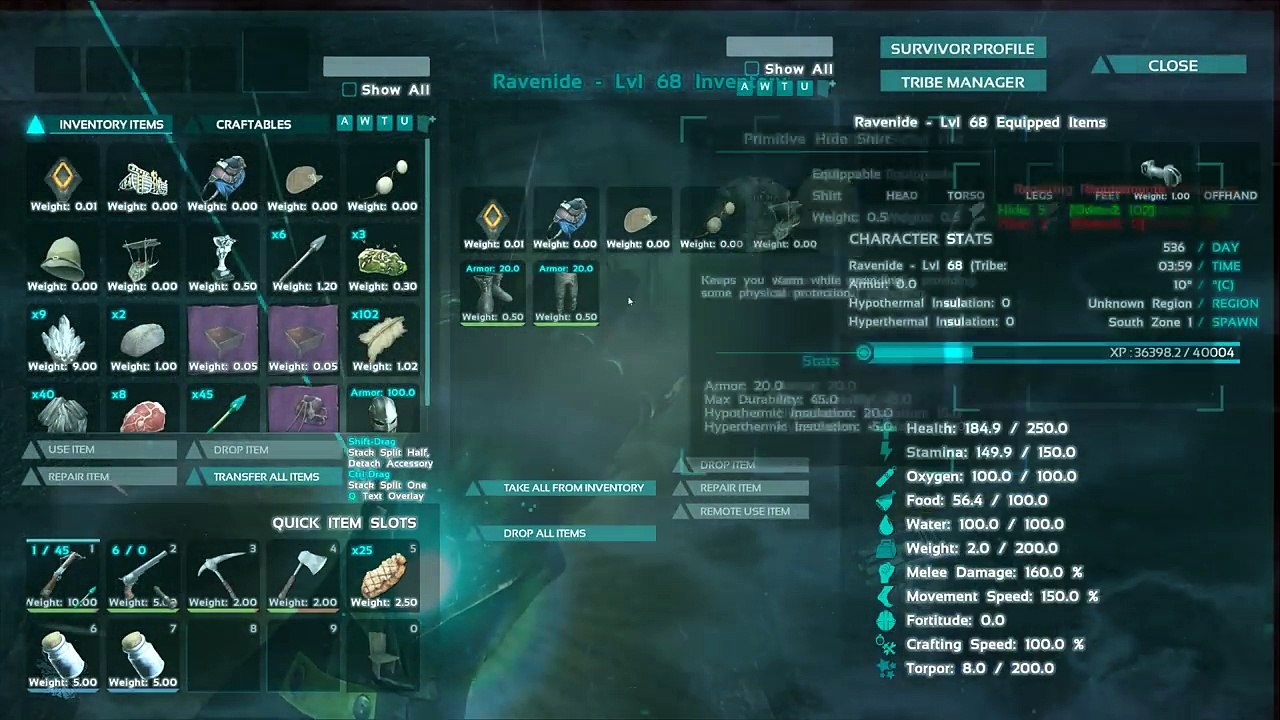Pick the x25 cooked meat quick slot
Image resolution: width=1280 pixels, height=720 pixels.
point(383,575)
